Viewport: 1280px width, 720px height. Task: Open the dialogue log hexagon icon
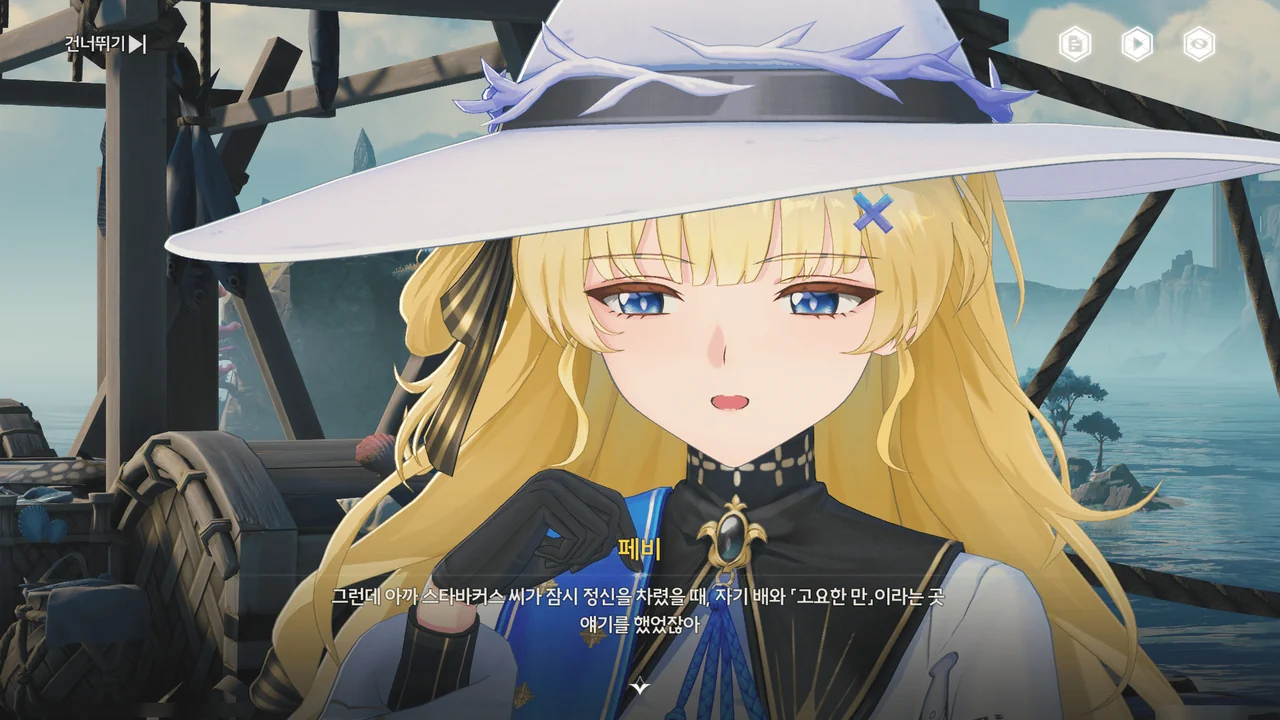pyautogui.click(x=1075, y=44)
